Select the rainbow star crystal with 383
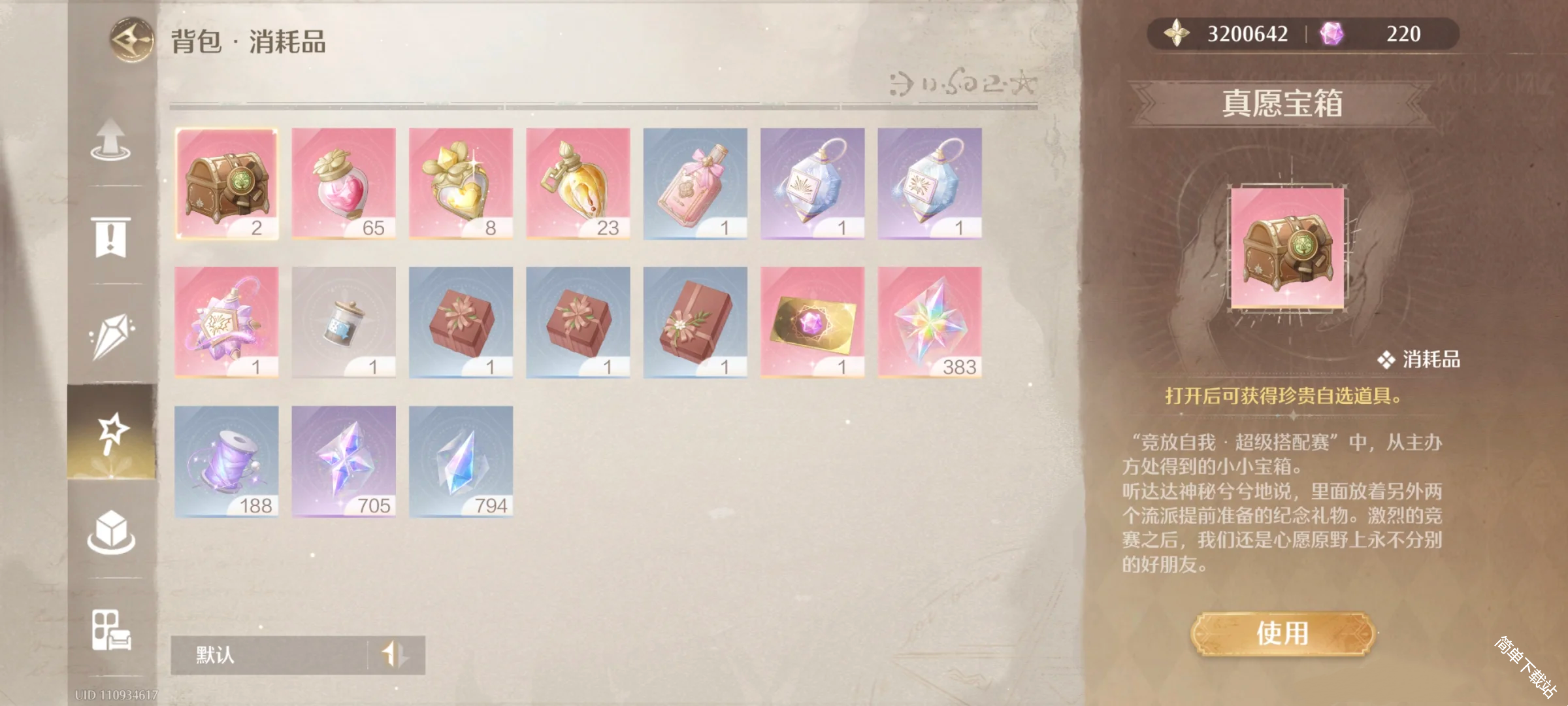The image size is (1568, 706). [x=930, y=322]
